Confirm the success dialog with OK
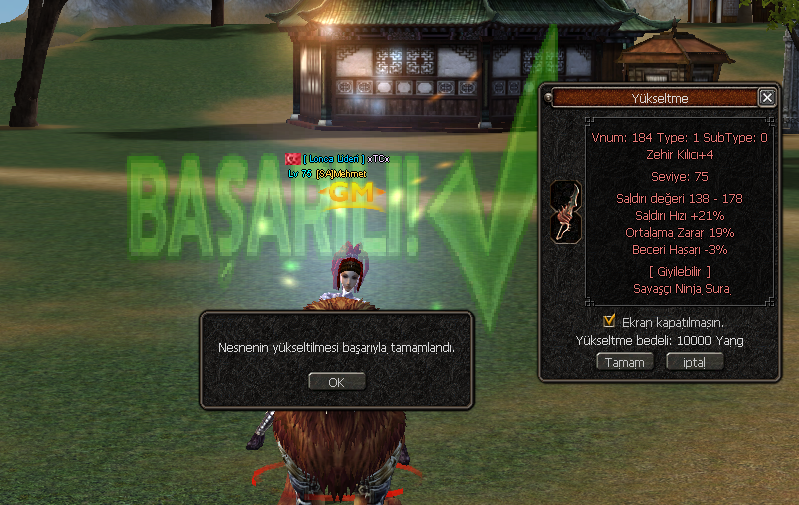 [x=336, y=382]
